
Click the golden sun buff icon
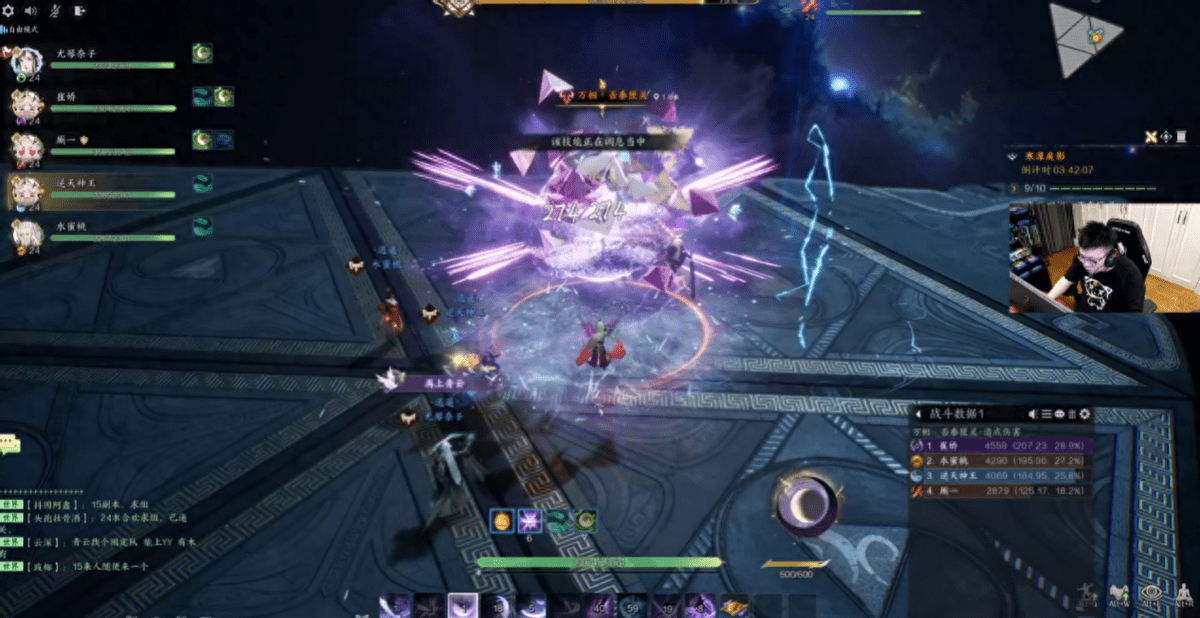500,521
